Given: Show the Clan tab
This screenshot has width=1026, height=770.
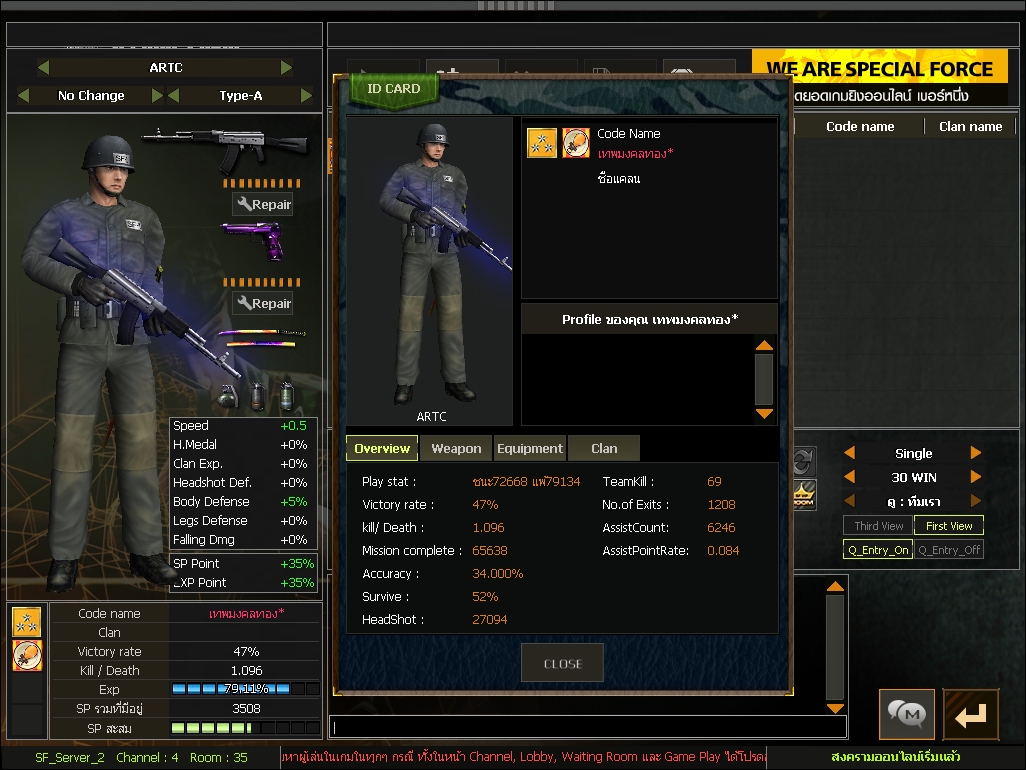Looking at the screenshot, I should click(604, 449).
